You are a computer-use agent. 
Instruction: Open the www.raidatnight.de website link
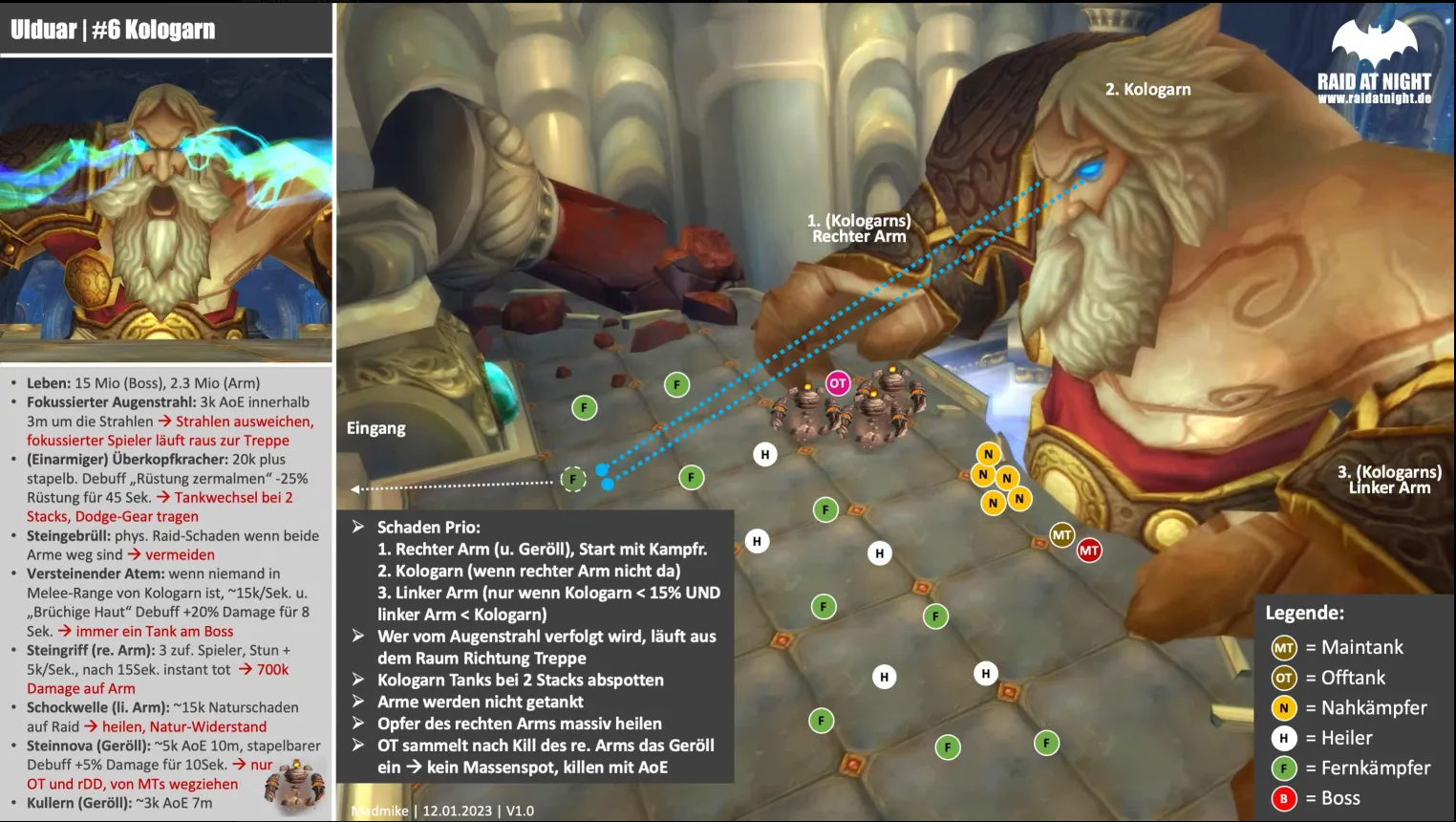(x=1374, y=98)
